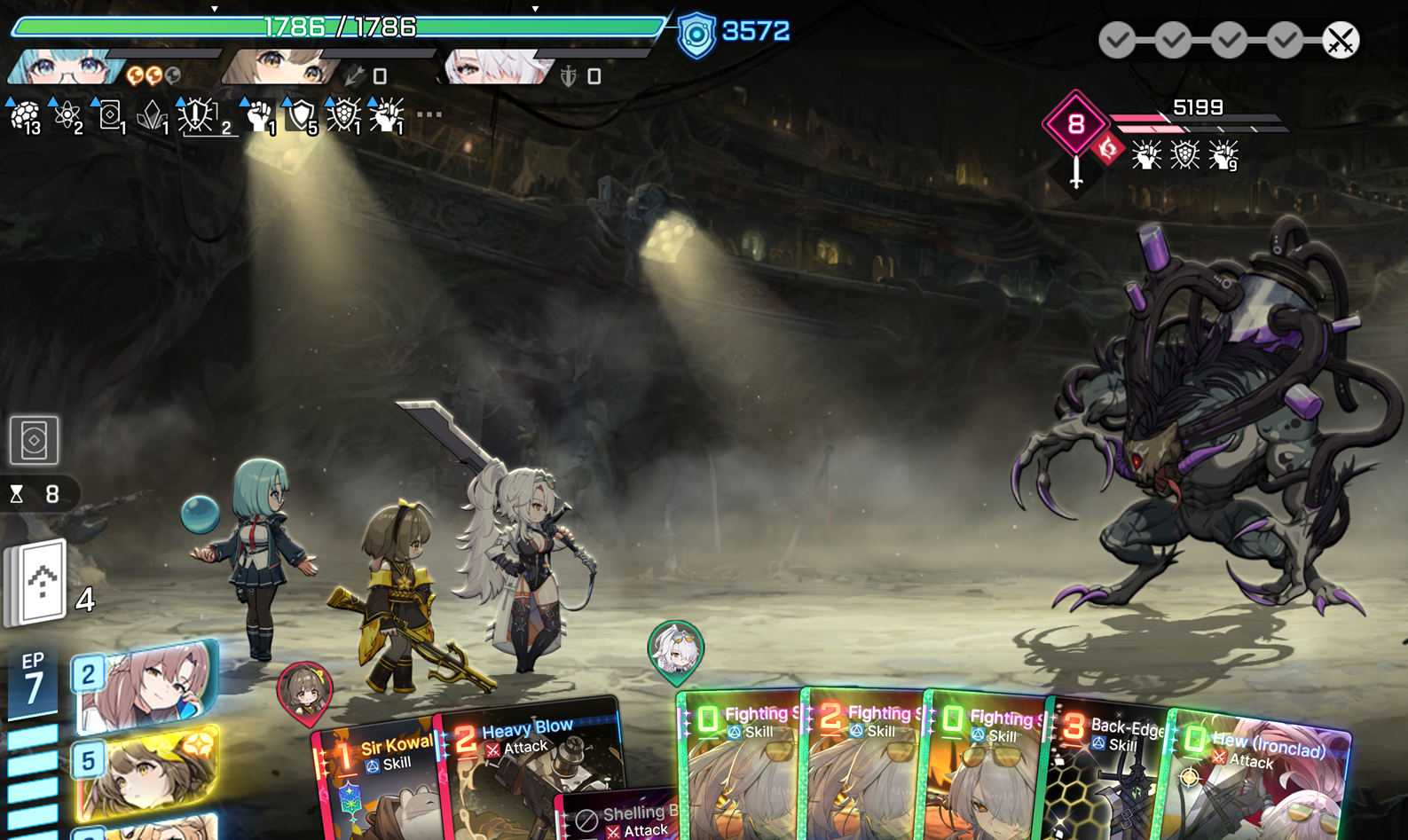Play the Back-Edge skill card

click(x=1107, y=772)
